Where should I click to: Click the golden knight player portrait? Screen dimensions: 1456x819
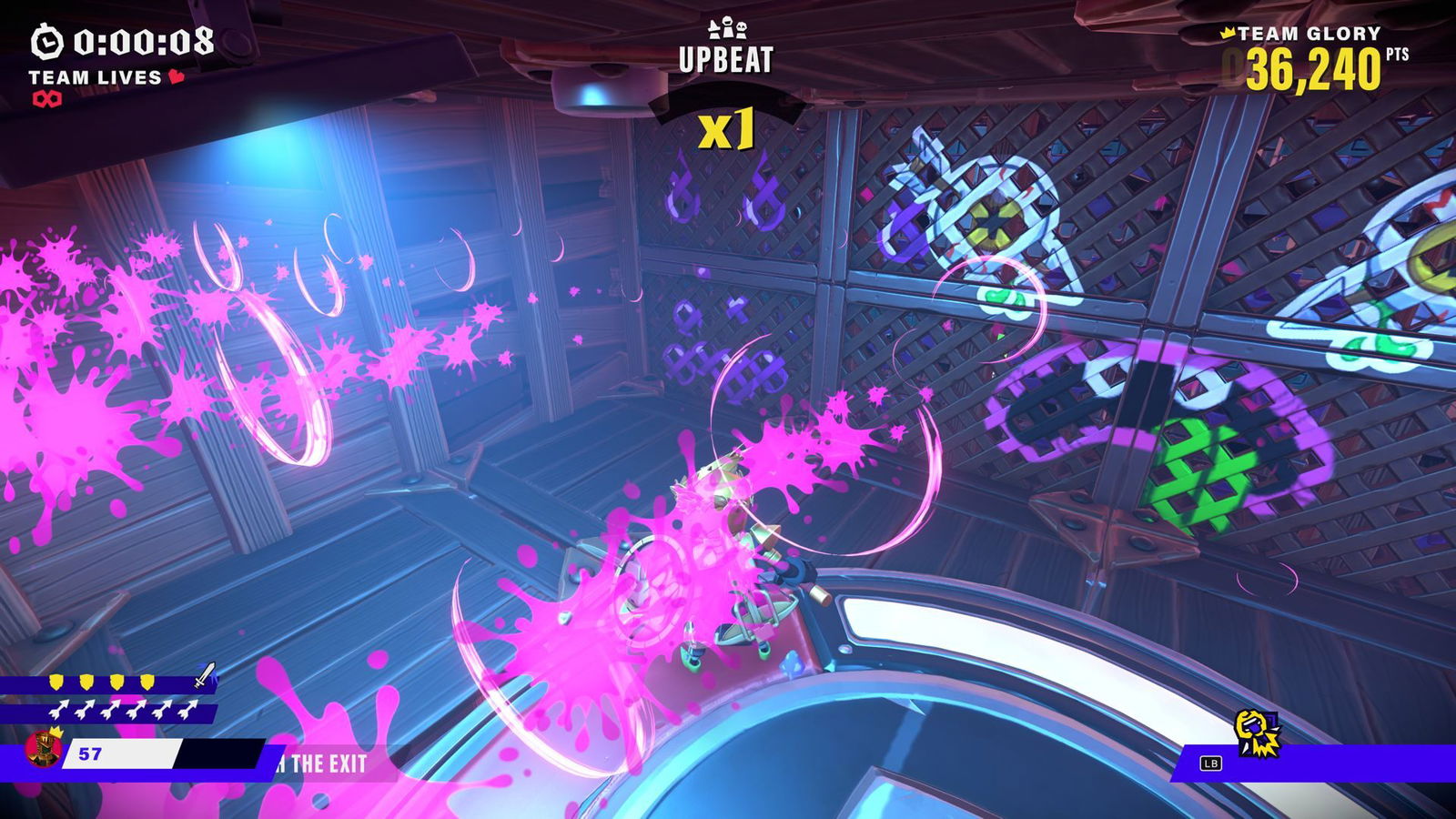click(x=42, y=748)
